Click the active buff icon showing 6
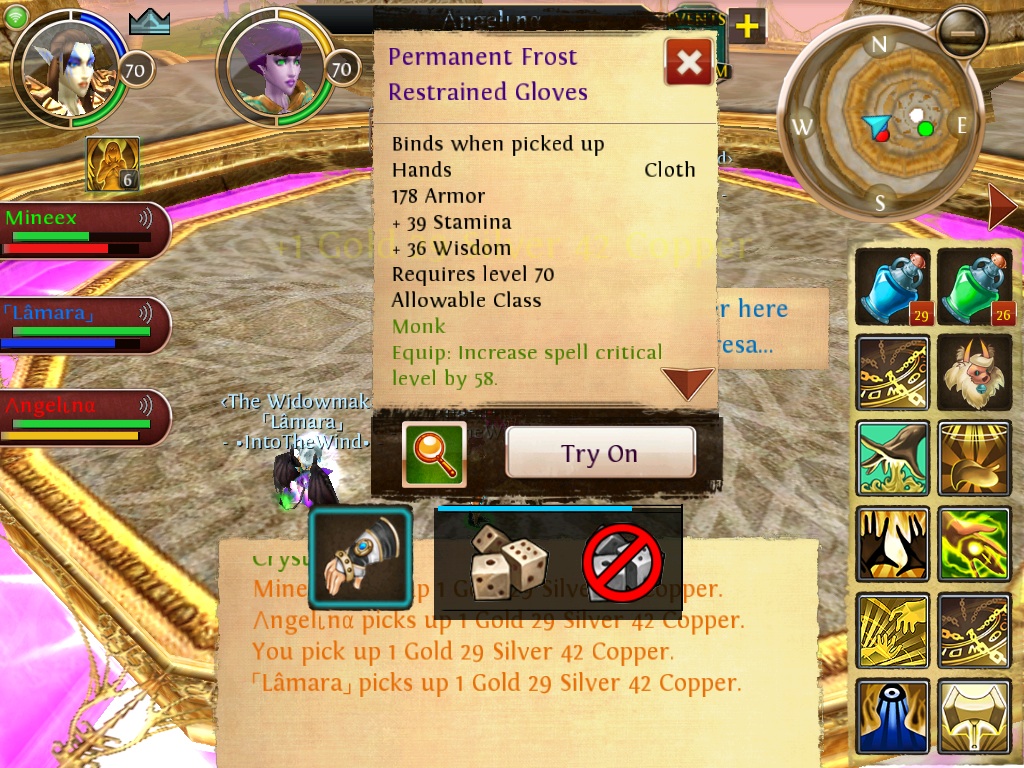The image size is (1024, 768). [112, 165]
